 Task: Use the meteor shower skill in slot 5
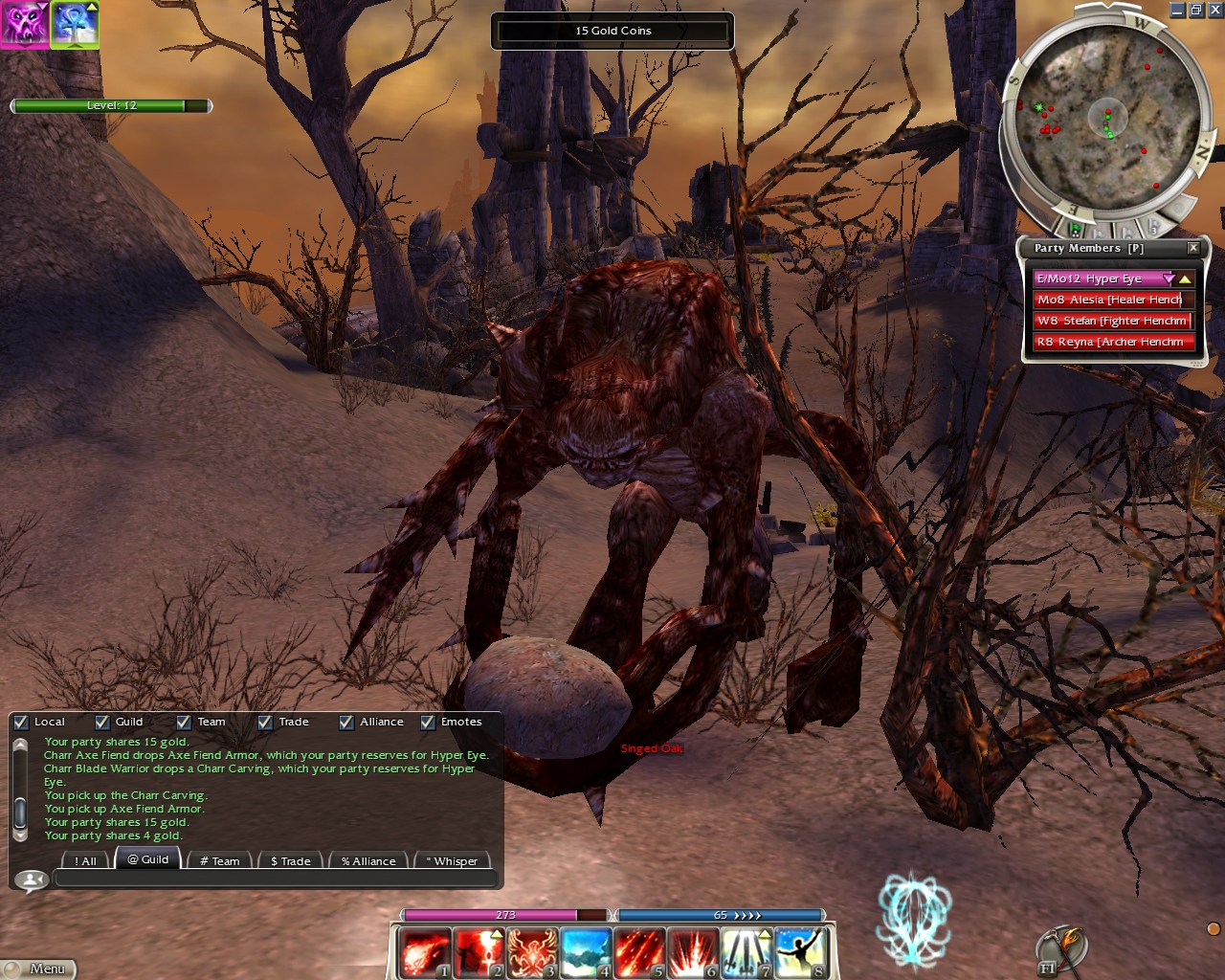tap(638, 952)
